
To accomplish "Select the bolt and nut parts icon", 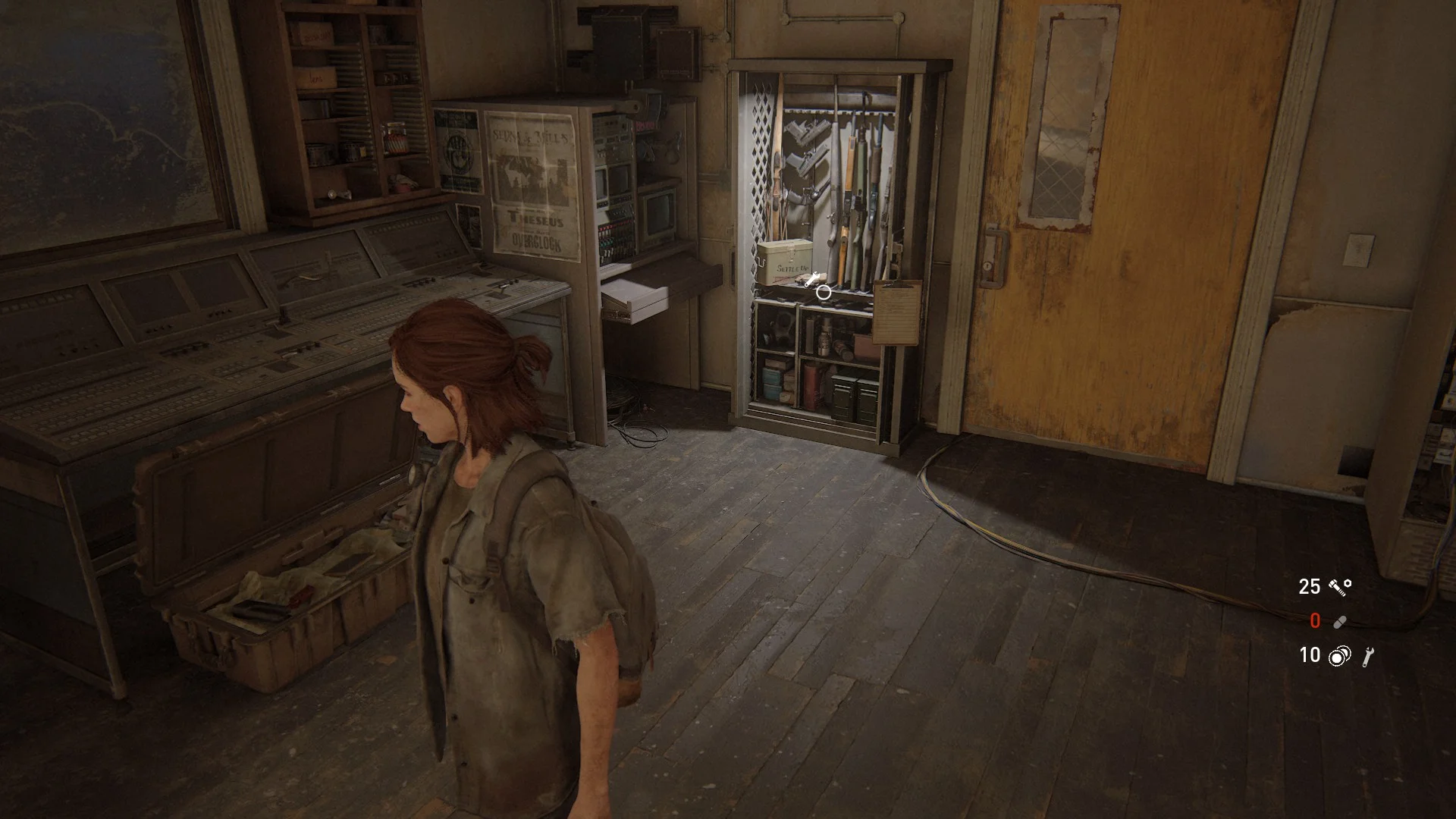I will (1340, 586).
